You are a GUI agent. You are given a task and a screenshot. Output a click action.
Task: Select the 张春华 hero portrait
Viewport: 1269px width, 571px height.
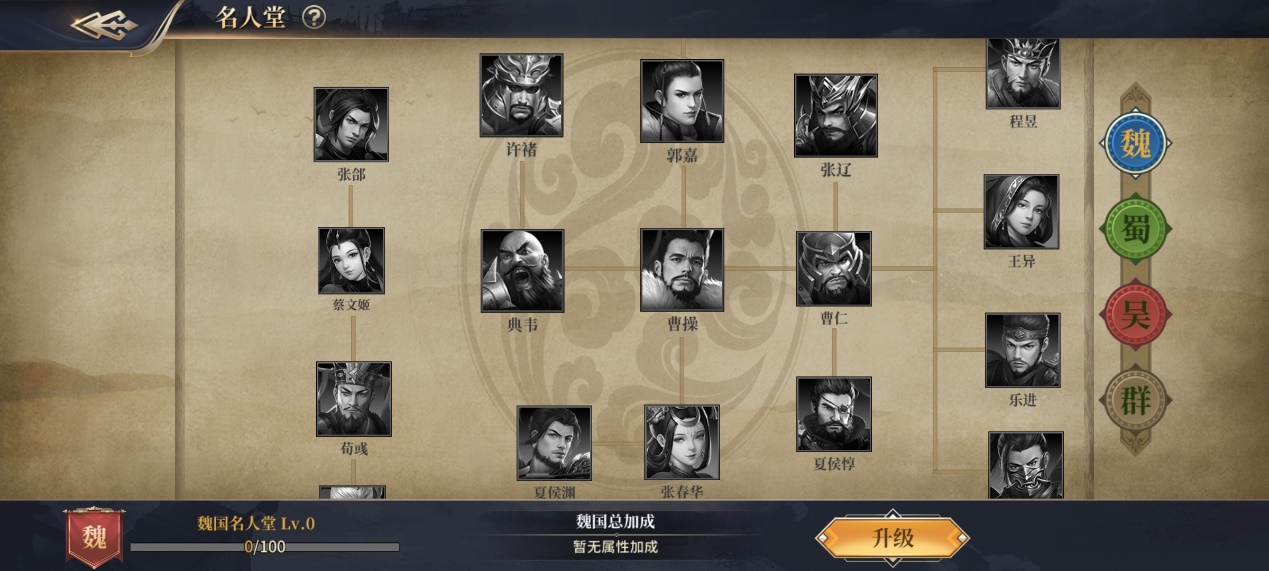point(682,442)
